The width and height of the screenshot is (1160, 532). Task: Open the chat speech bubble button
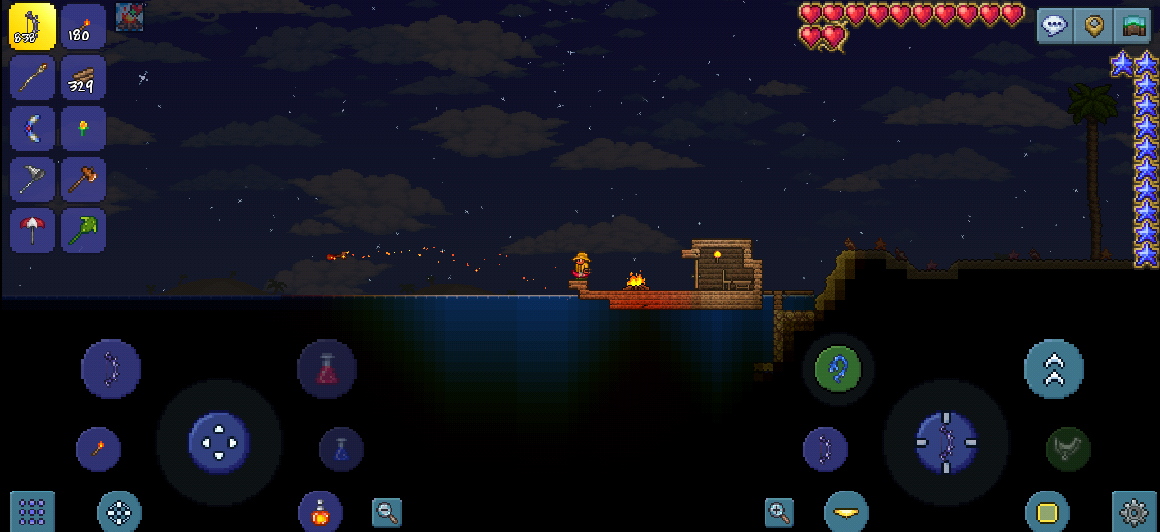[x=1054, y=26]
